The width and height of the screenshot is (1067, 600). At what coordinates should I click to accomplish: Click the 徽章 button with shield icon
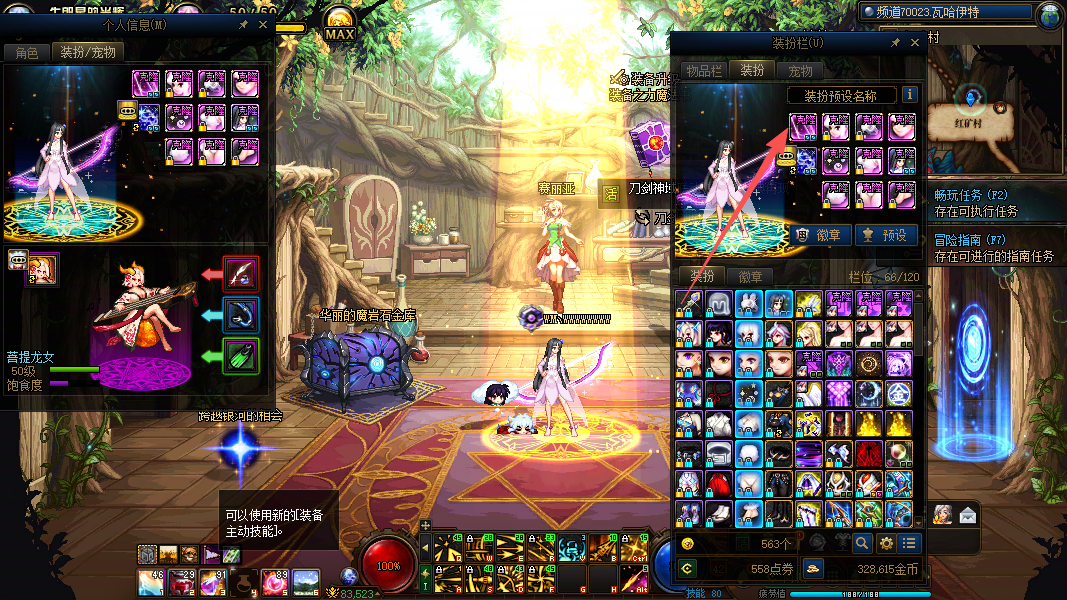point(821,236)
